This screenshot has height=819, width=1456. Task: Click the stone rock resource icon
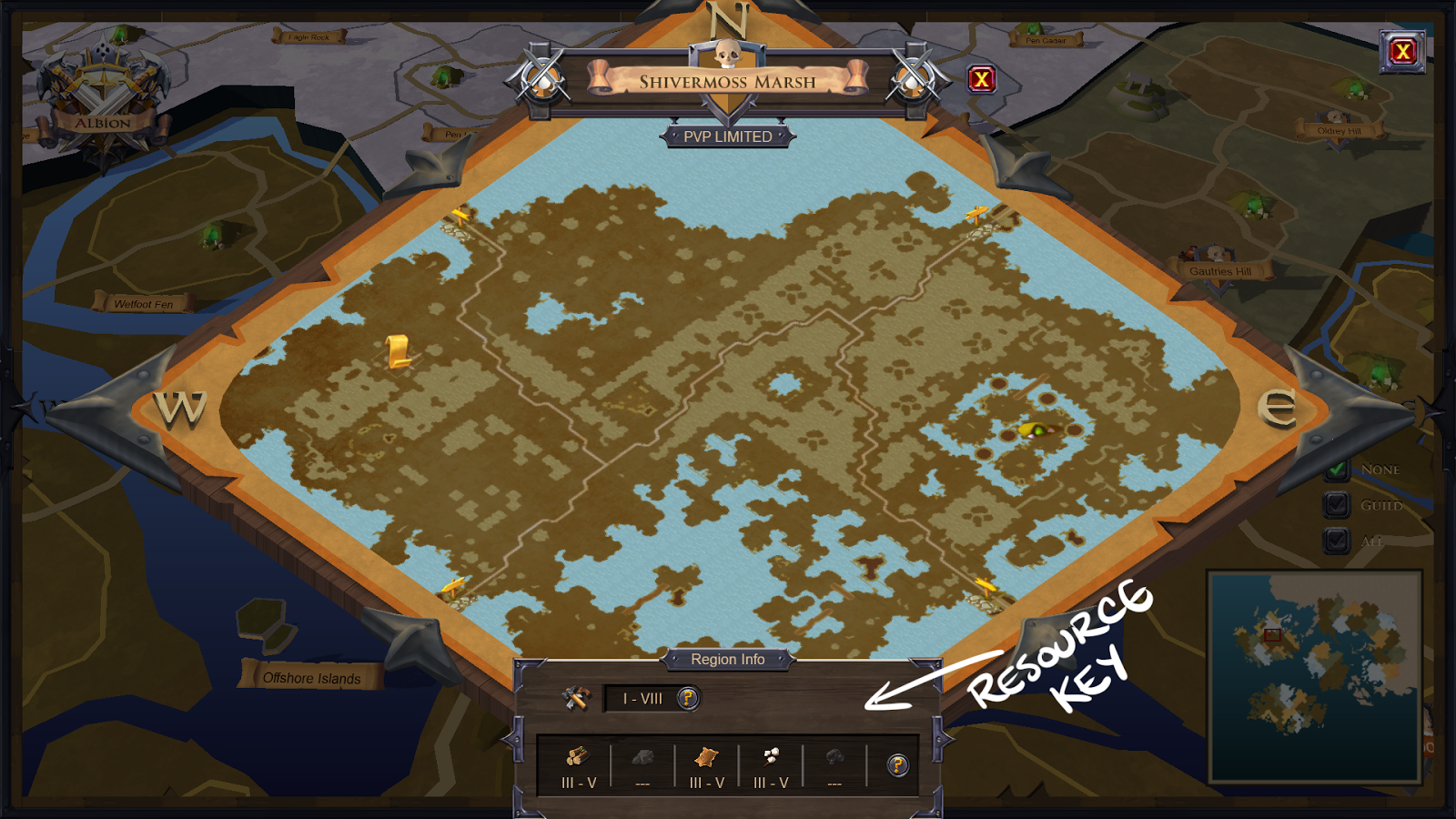tap(642, 758)
